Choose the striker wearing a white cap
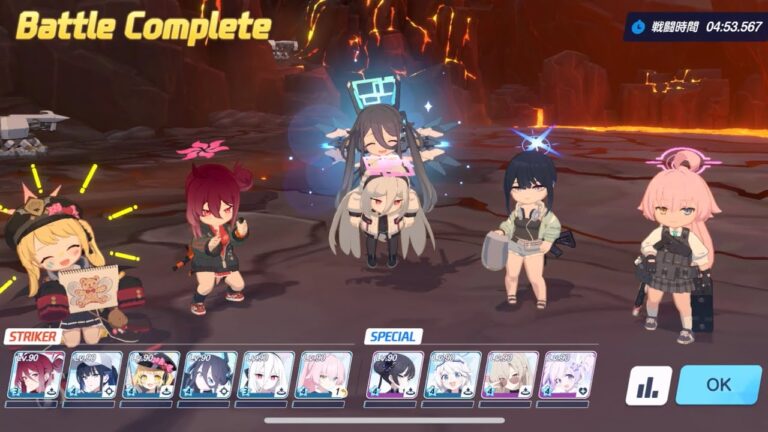Image resolution: width=768 pixels, height=432 pixels. click(94, 376)
